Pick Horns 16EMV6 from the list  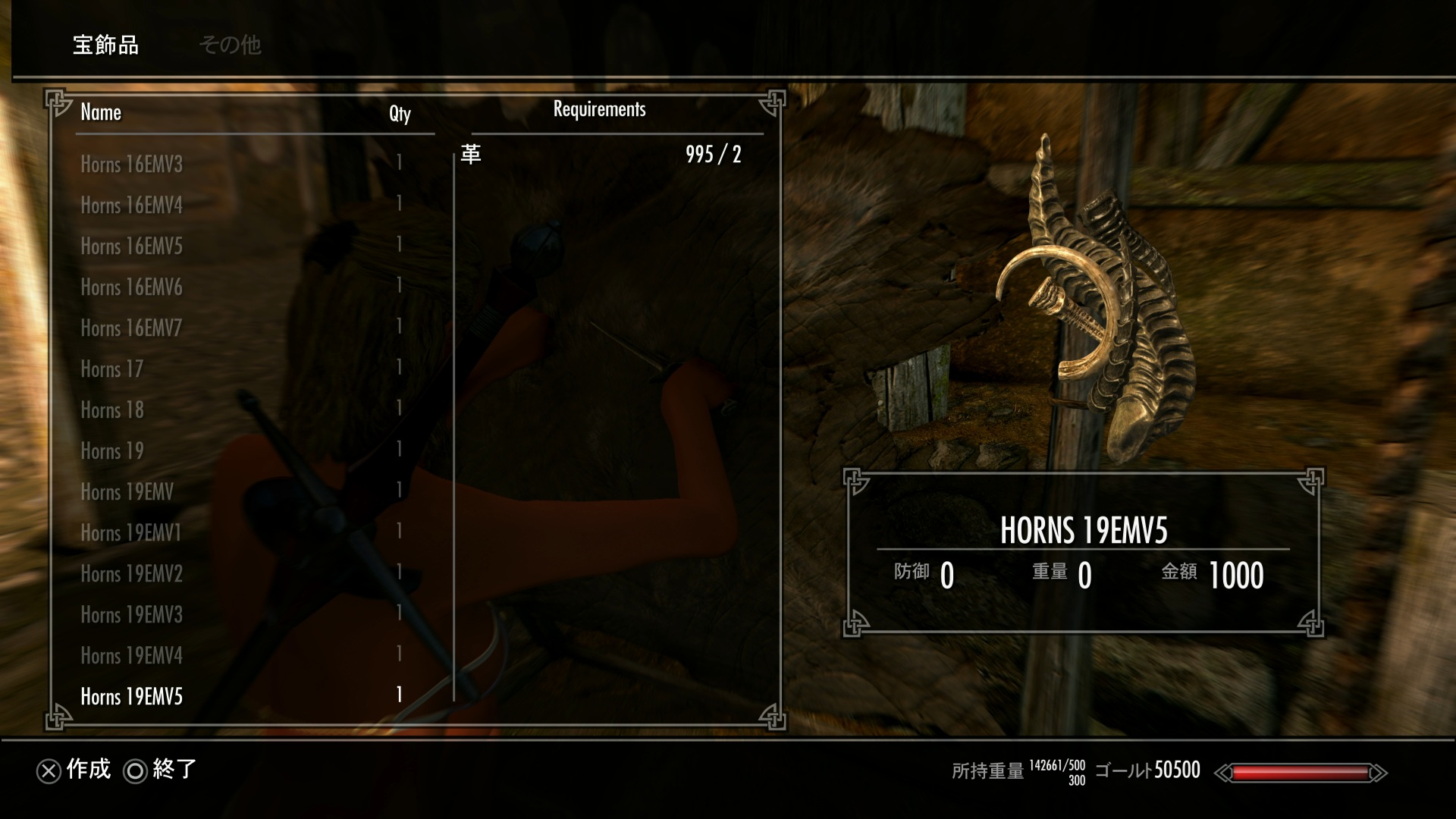point(132,287)
